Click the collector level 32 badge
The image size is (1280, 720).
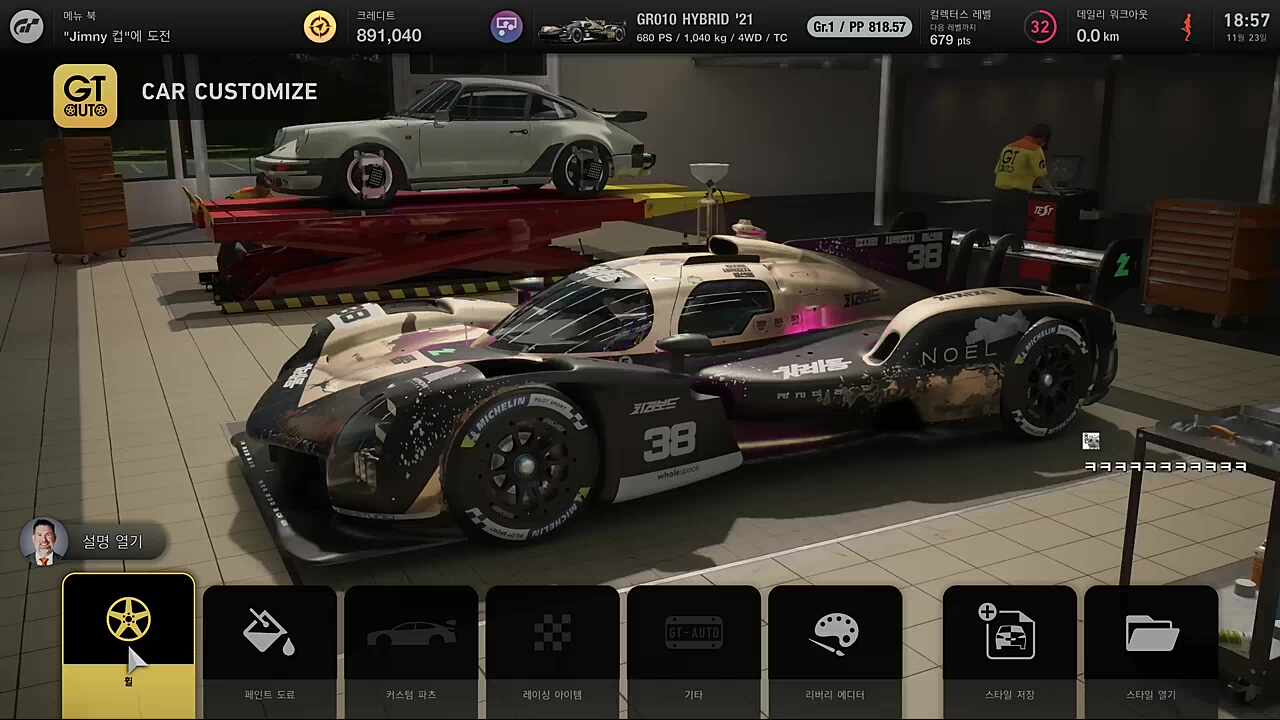coord(1040,27)
